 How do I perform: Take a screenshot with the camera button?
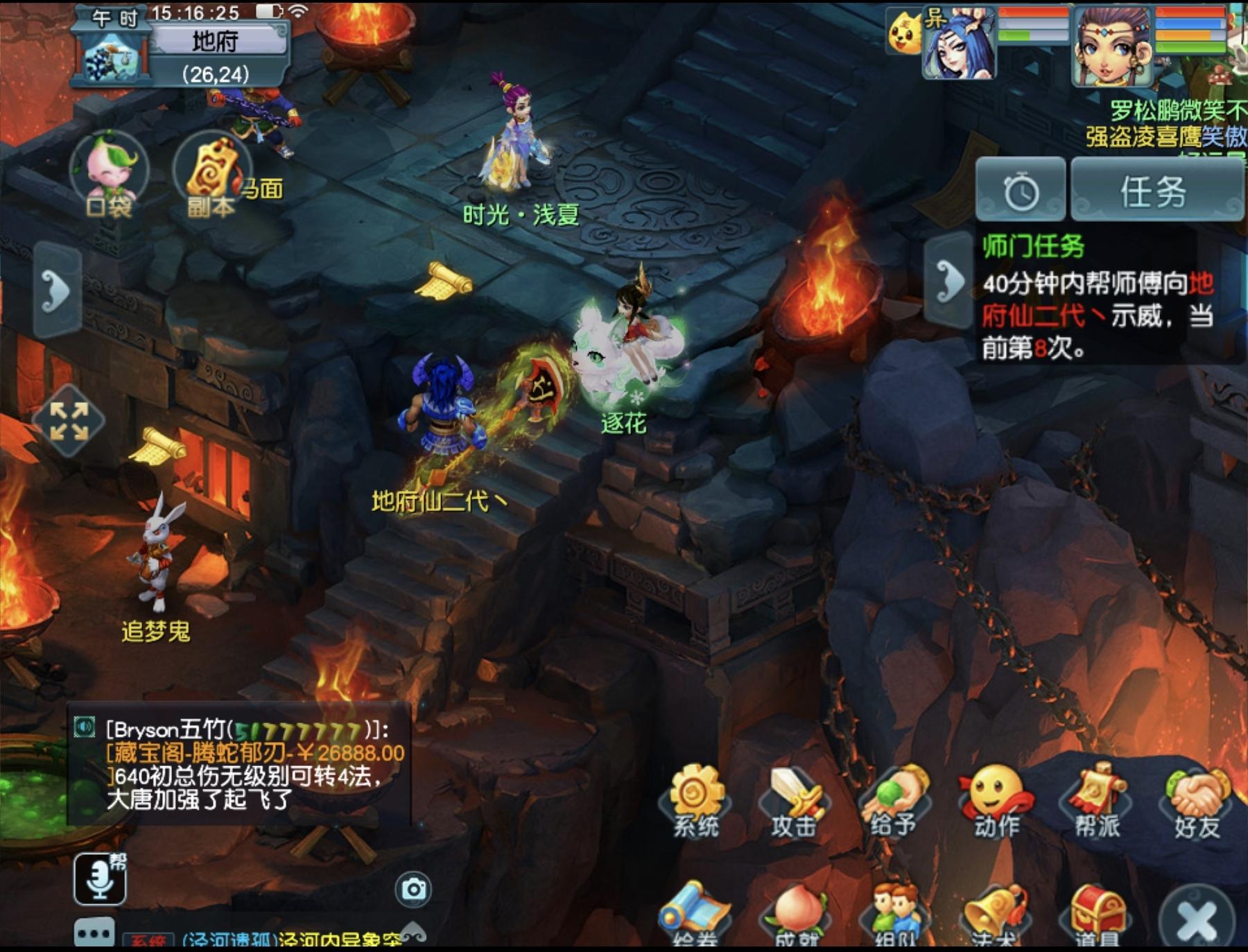[x=414, y=889]
